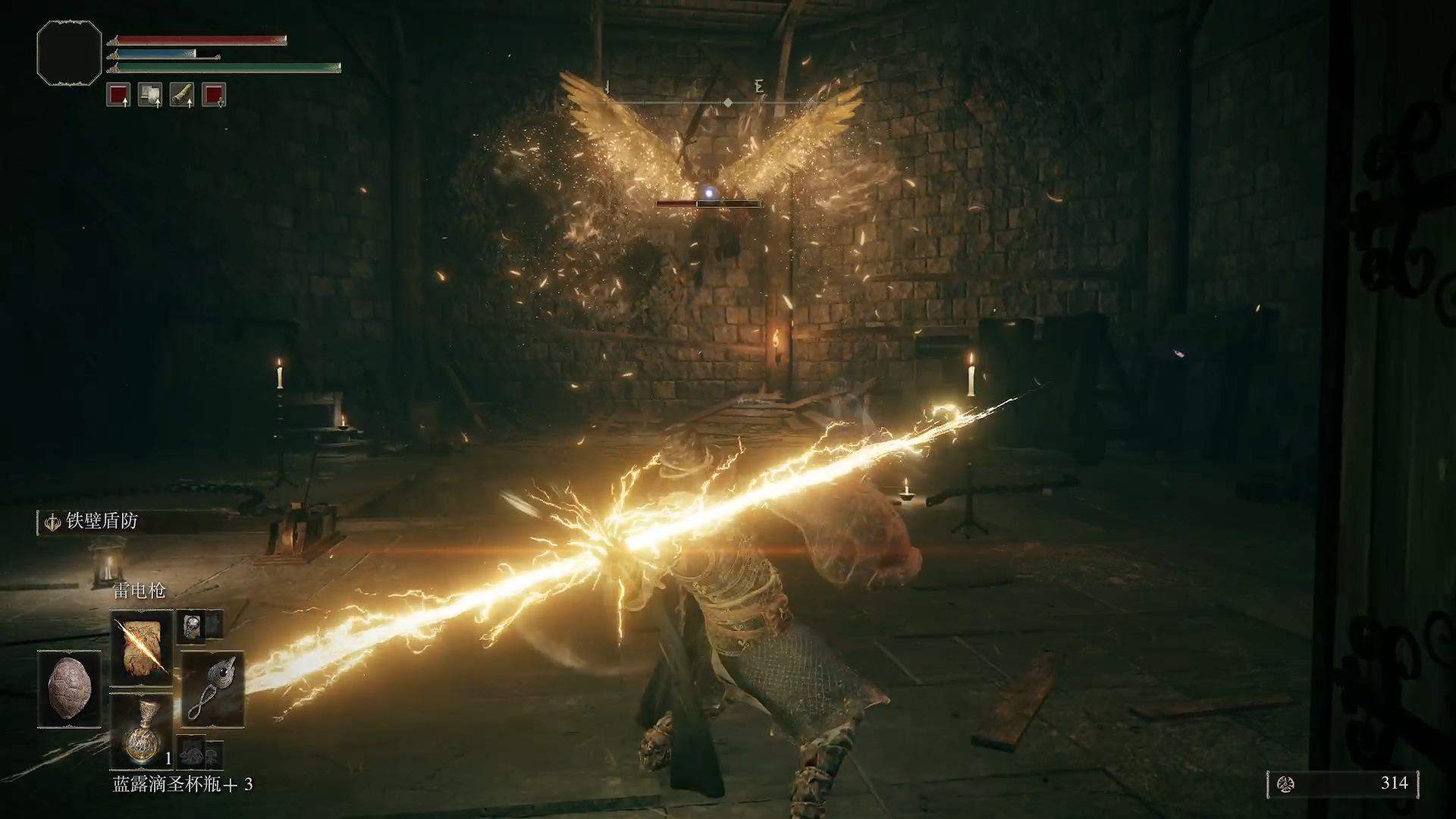Select the hide item status icon top left
The width and height of the screenshot is (1456, 819).
click(181, 94)
